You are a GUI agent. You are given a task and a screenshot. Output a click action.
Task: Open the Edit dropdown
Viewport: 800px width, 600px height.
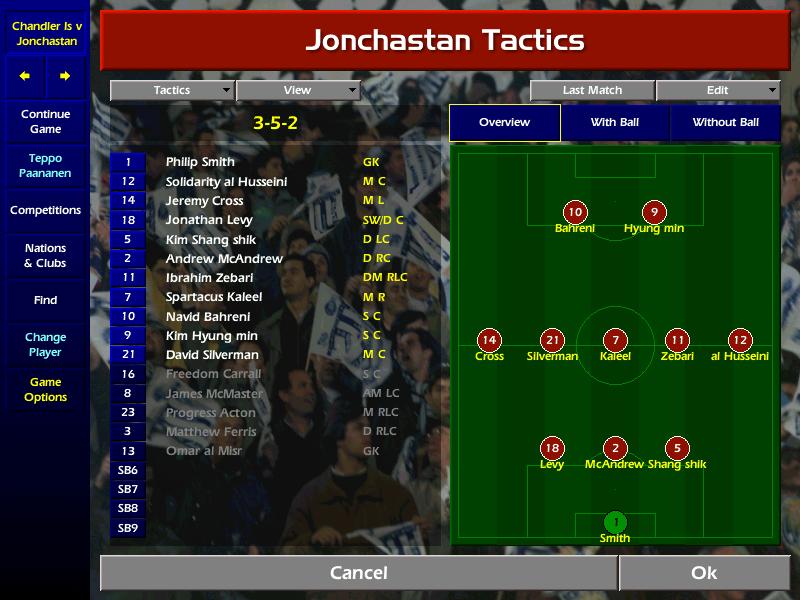coord(717,90)
